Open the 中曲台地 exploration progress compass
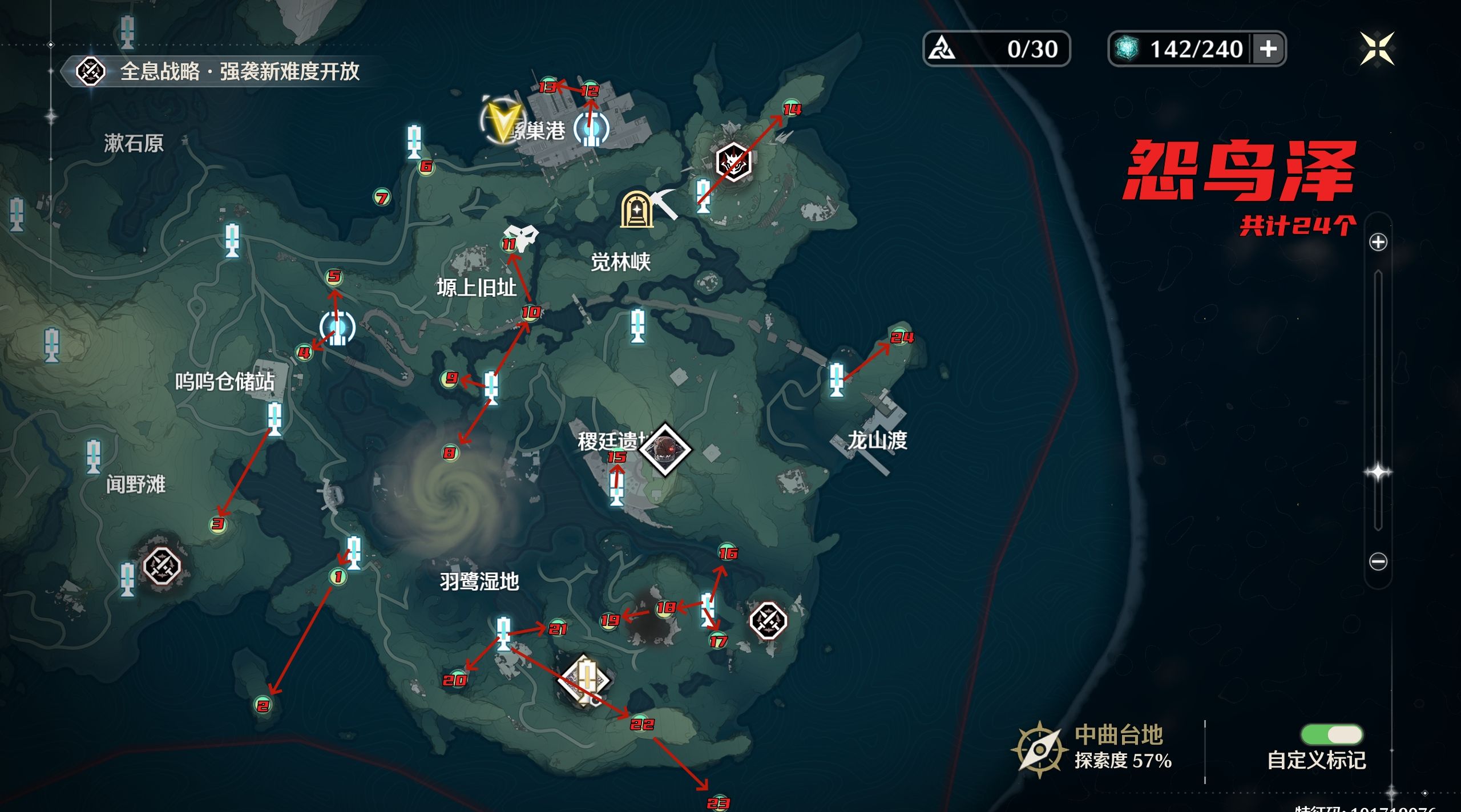Image resolution: width=1461 pixels, height=812 pixels. 1039,749
